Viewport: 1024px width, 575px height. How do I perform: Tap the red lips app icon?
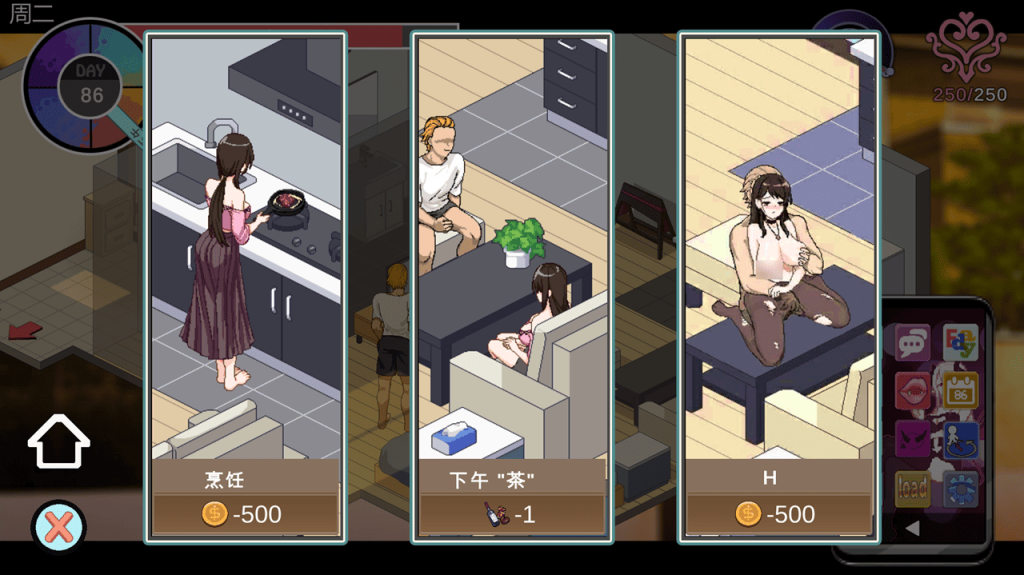coord(912,391)
